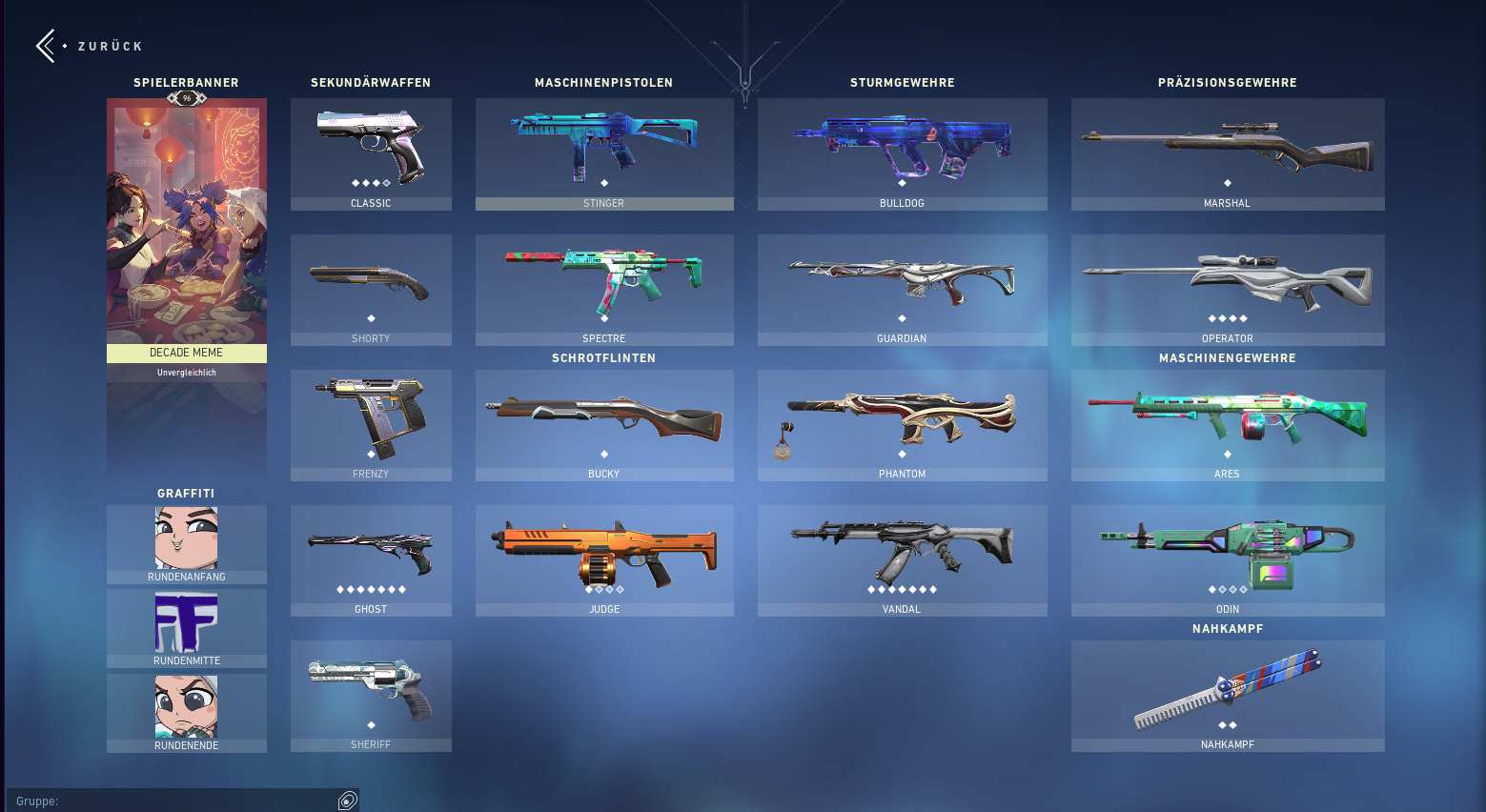Select the orange Judge shotgun
Screen dimensions: 1486x812
coord(603,558)
